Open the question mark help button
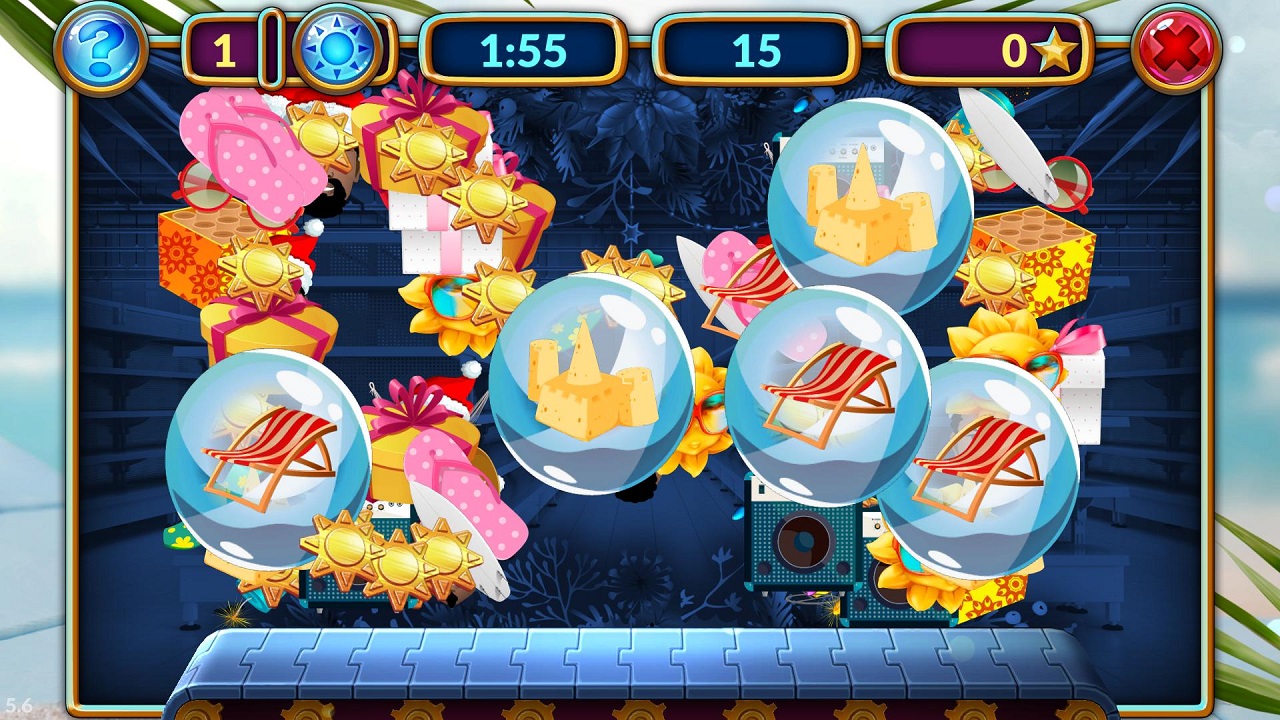1280x720 pixels. pos(101,47)
